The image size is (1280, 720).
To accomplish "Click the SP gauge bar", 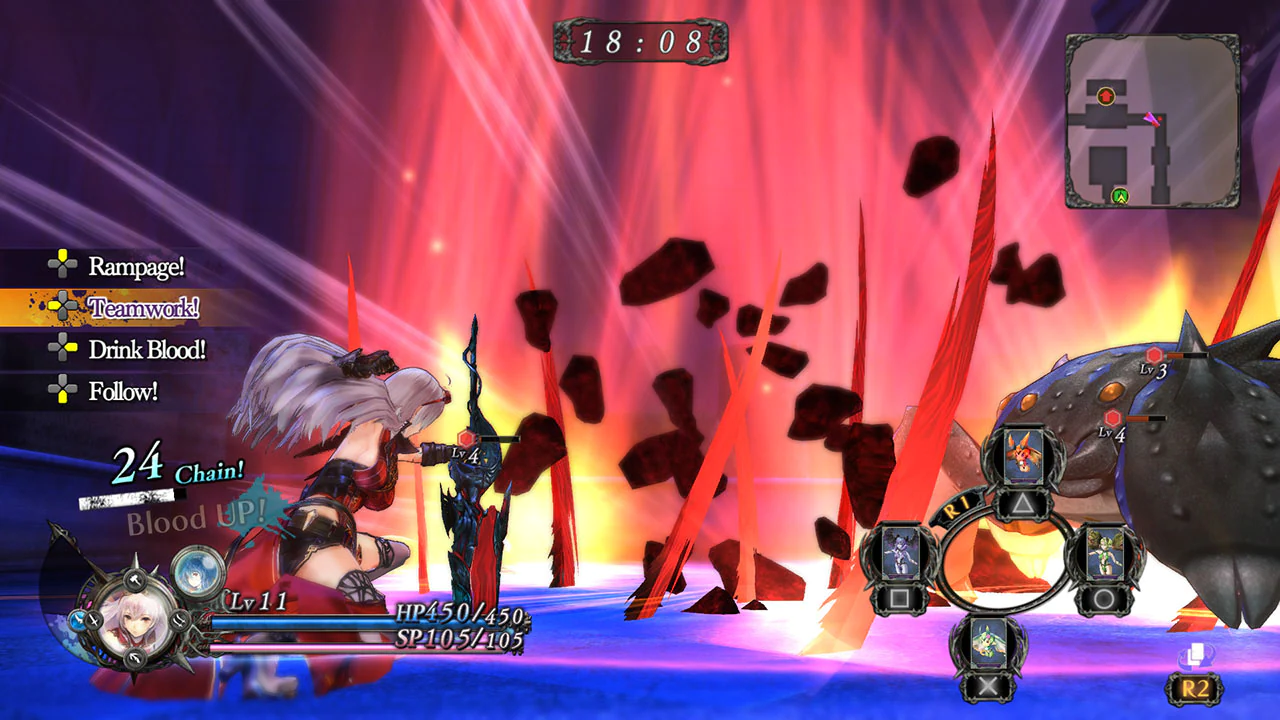I will 300,648.
